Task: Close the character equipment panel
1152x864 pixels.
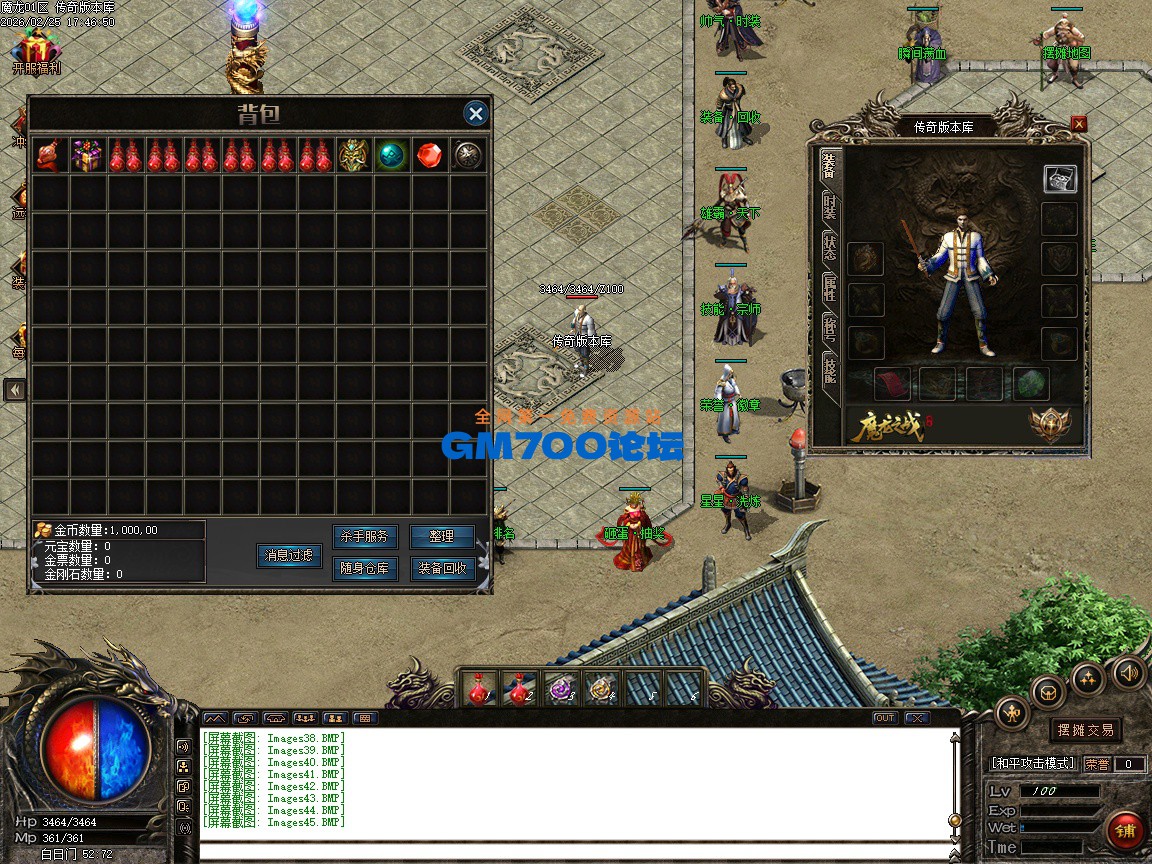Action: point(1078,124)
